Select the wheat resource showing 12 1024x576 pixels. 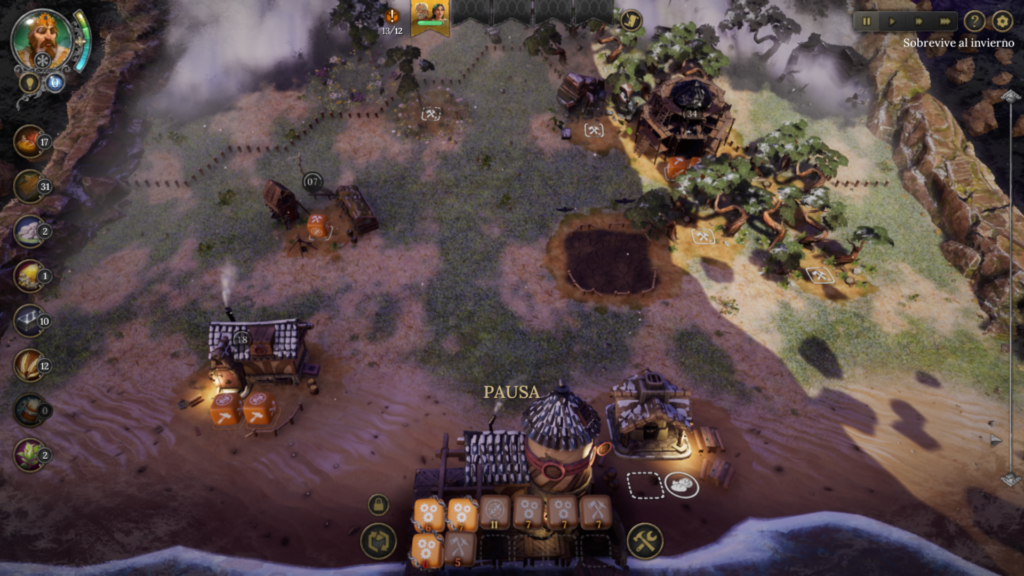point(30,365)
